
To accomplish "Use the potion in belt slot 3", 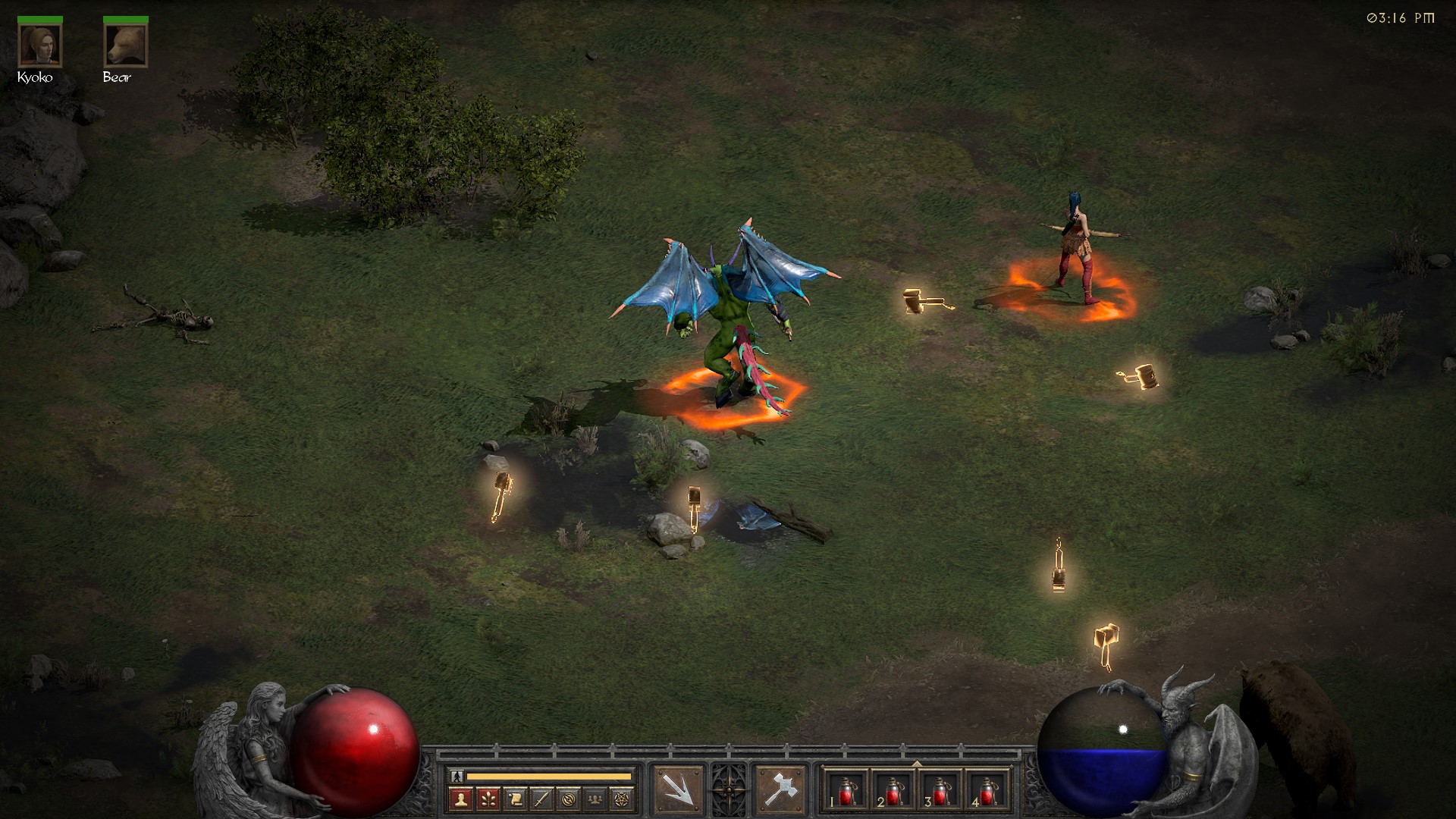I will [940, 791].
